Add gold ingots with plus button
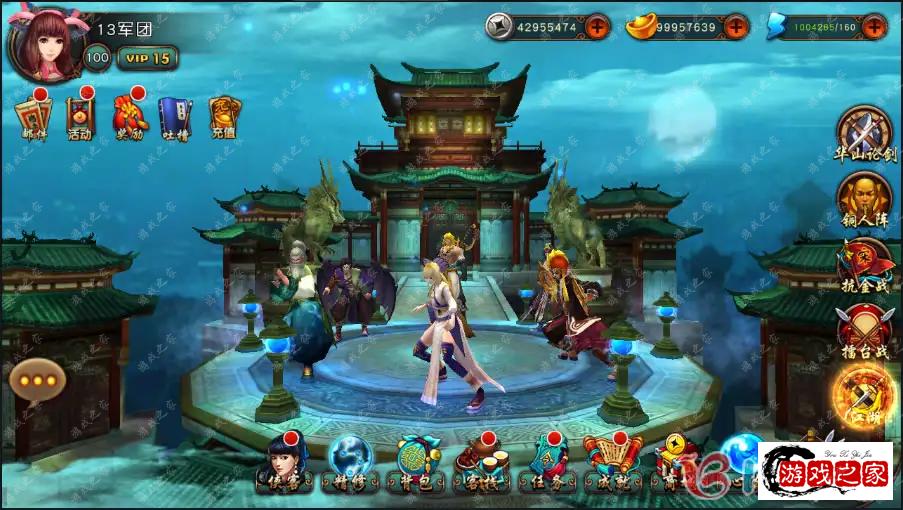Viewport: 903px width, 510px height. 735,27
